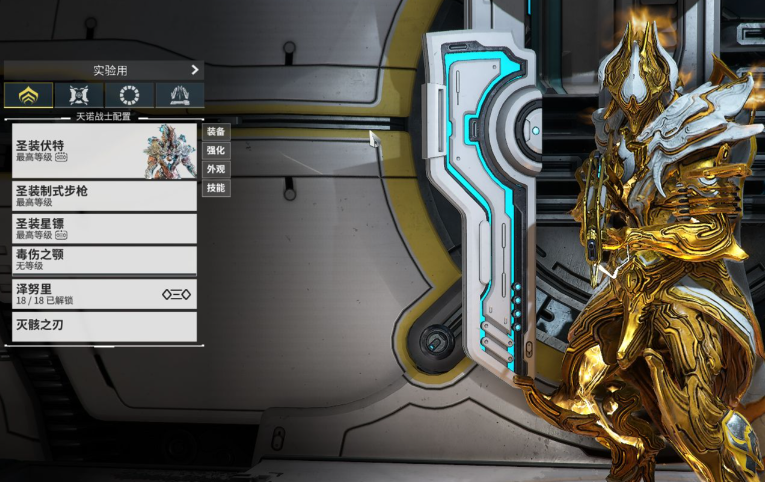Select the 灭骸之刃 slot
The image size is (765, 482).
104,326
